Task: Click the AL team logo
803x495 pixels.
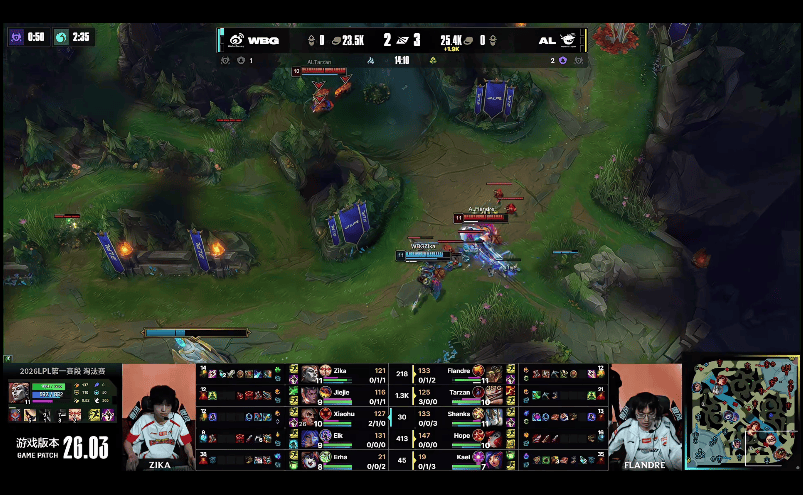Action: point(568,41)
